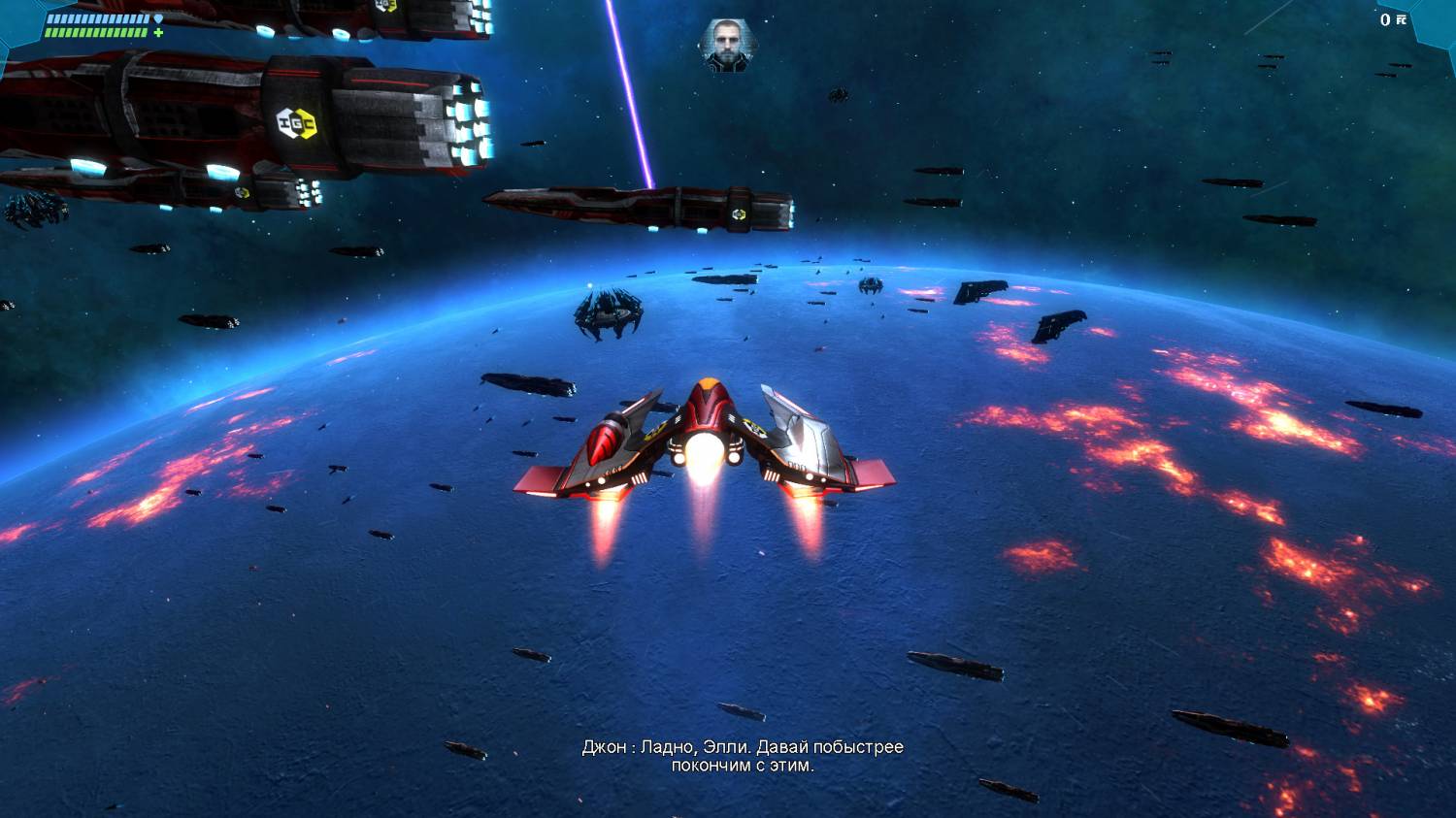Toggle the dialogue subtitles at the bottom
This screenshot has width=1456, height=818.
tap(740, 759)
